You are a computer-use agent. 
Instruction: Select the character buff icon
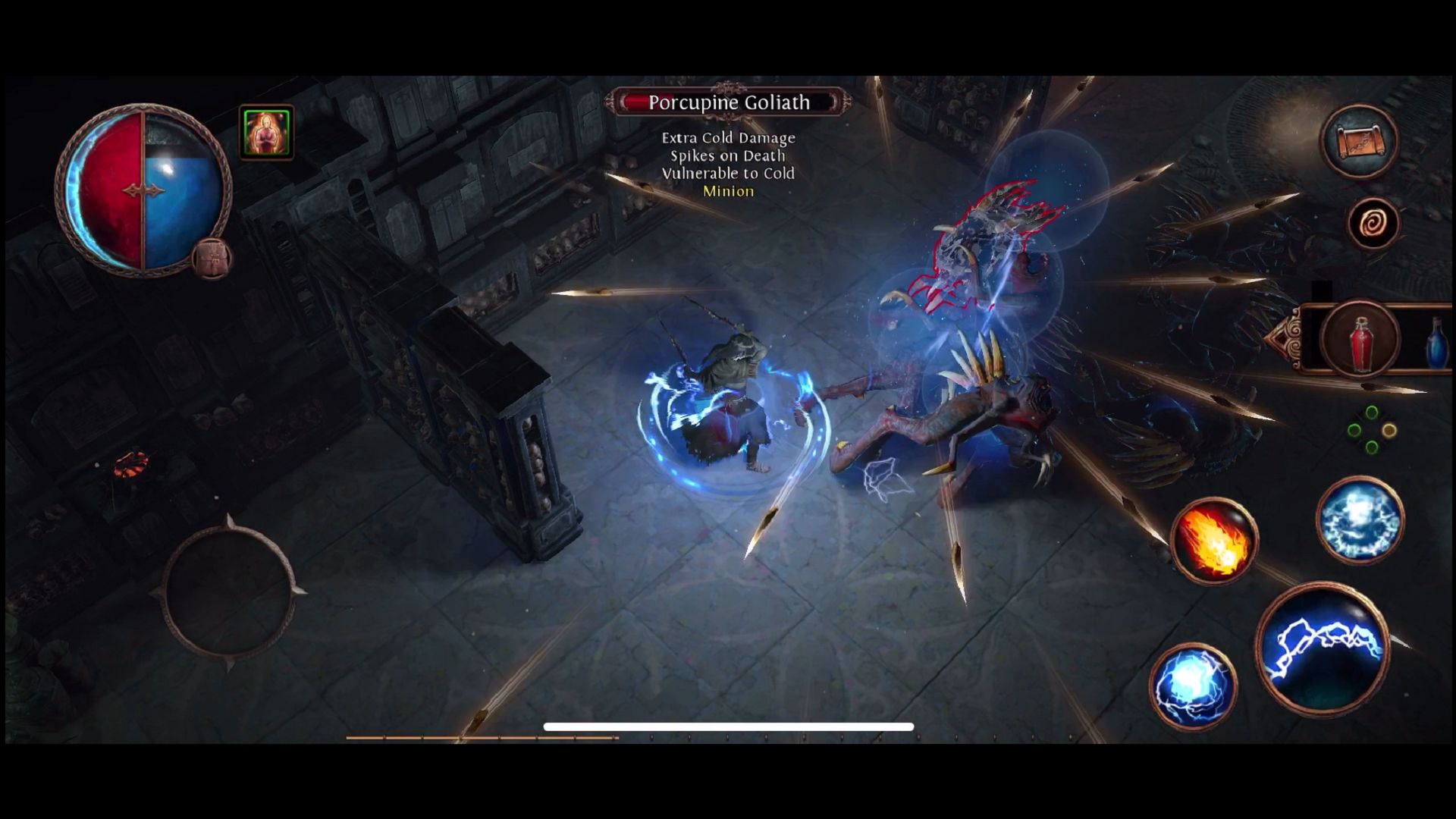266,133
